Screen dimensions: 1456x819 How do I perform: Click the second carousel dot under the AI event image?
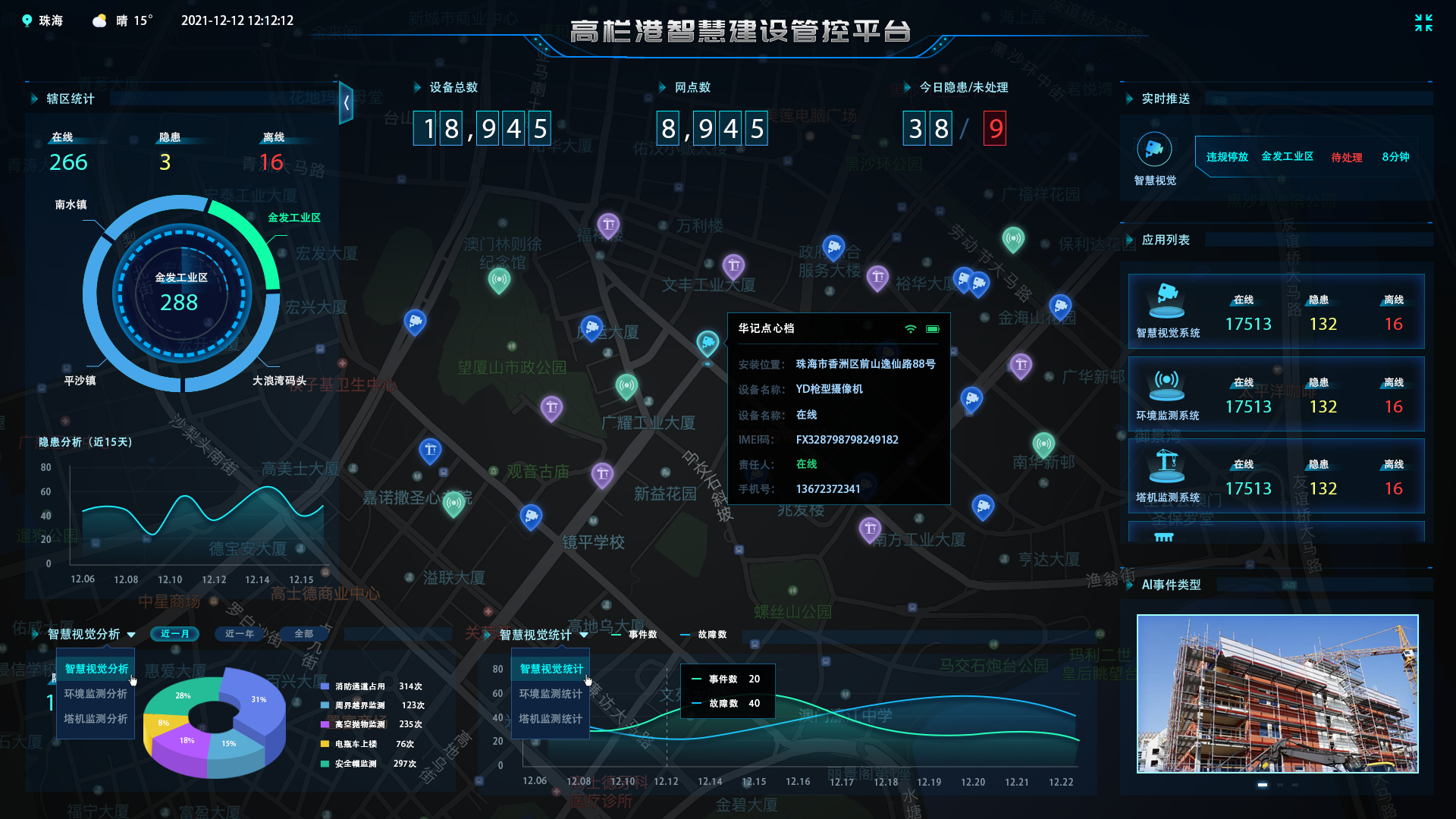(1280, 785)
